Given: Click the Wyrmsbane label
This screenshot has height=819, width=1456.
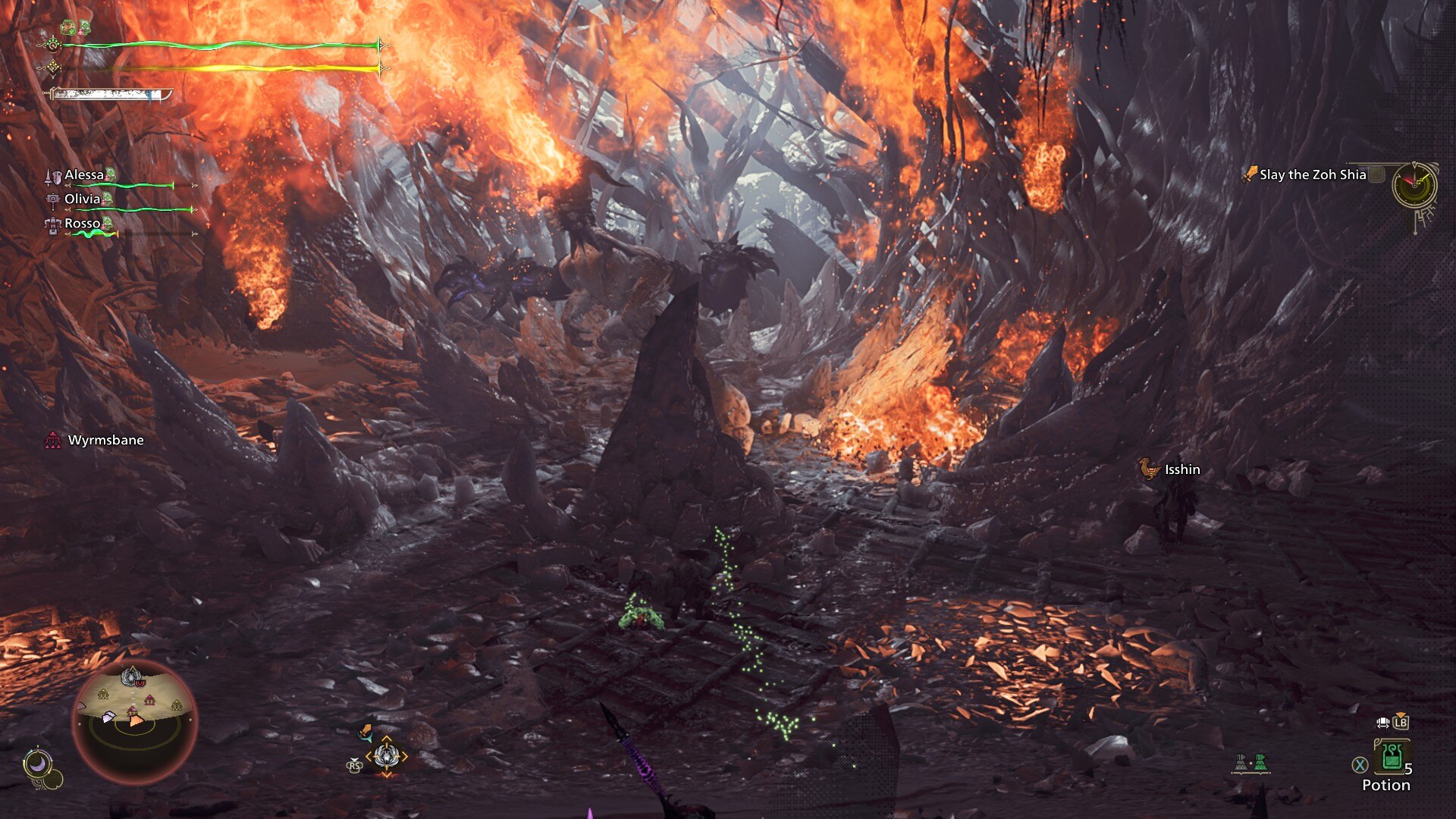Looking at the screenshot, I should [105, 441].
